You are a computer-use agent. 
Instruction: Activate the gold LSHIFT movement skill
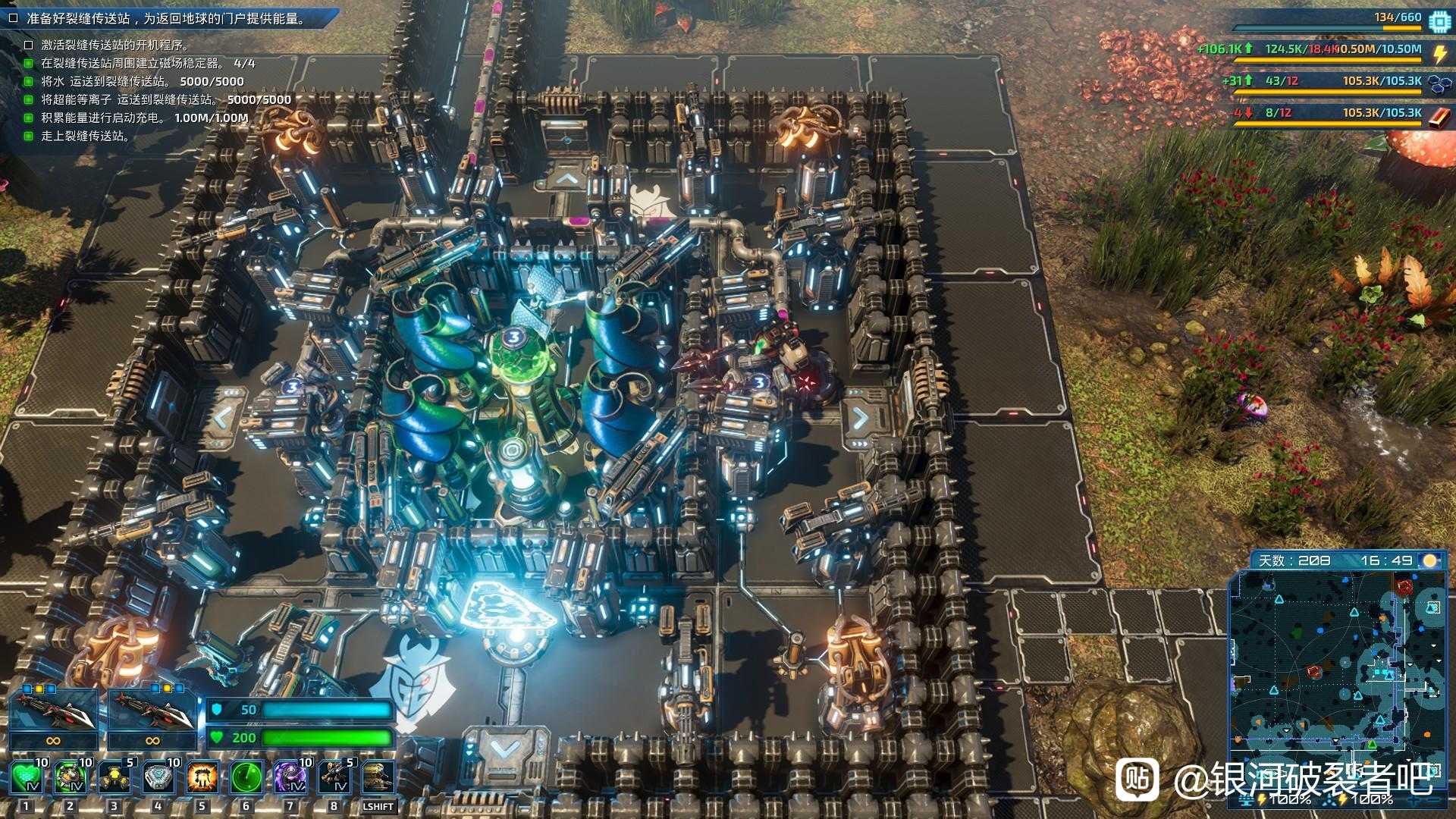[x=378, y=777]
